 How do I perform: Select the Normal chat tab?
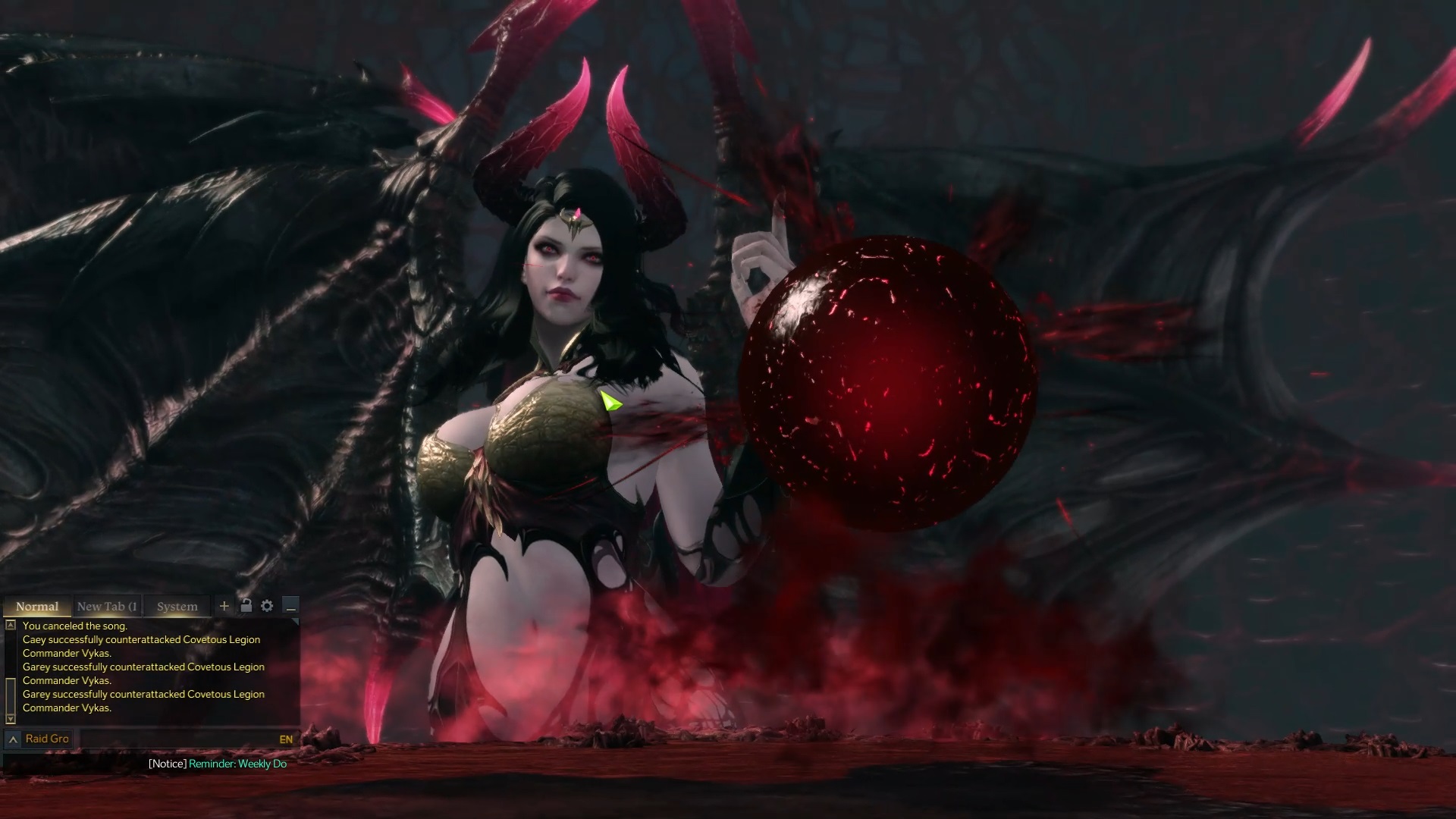point(36,606)
